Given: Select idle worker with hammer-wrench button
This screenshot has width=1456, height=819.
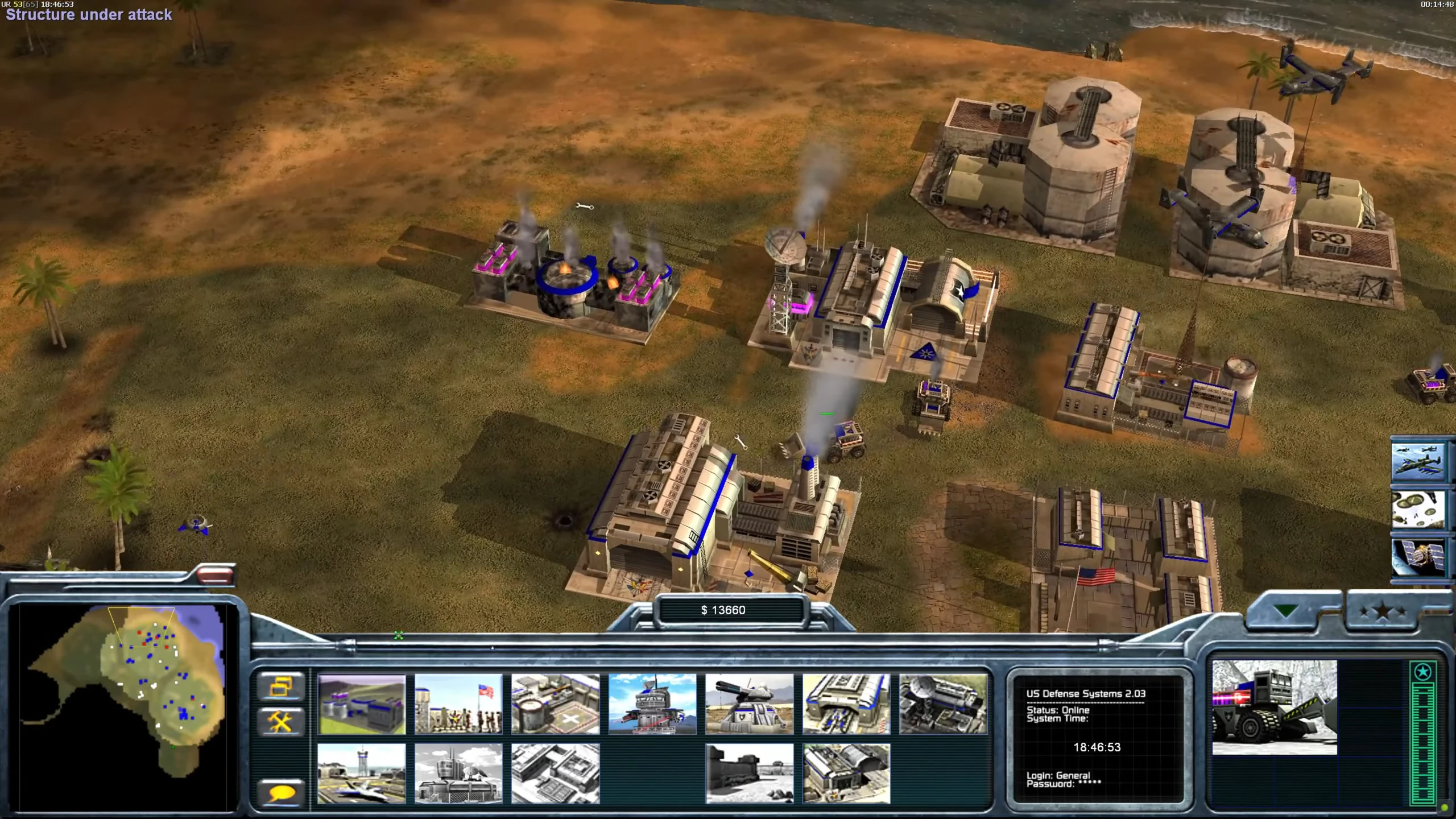Looking at the screenshot, I should coord(280,722).
